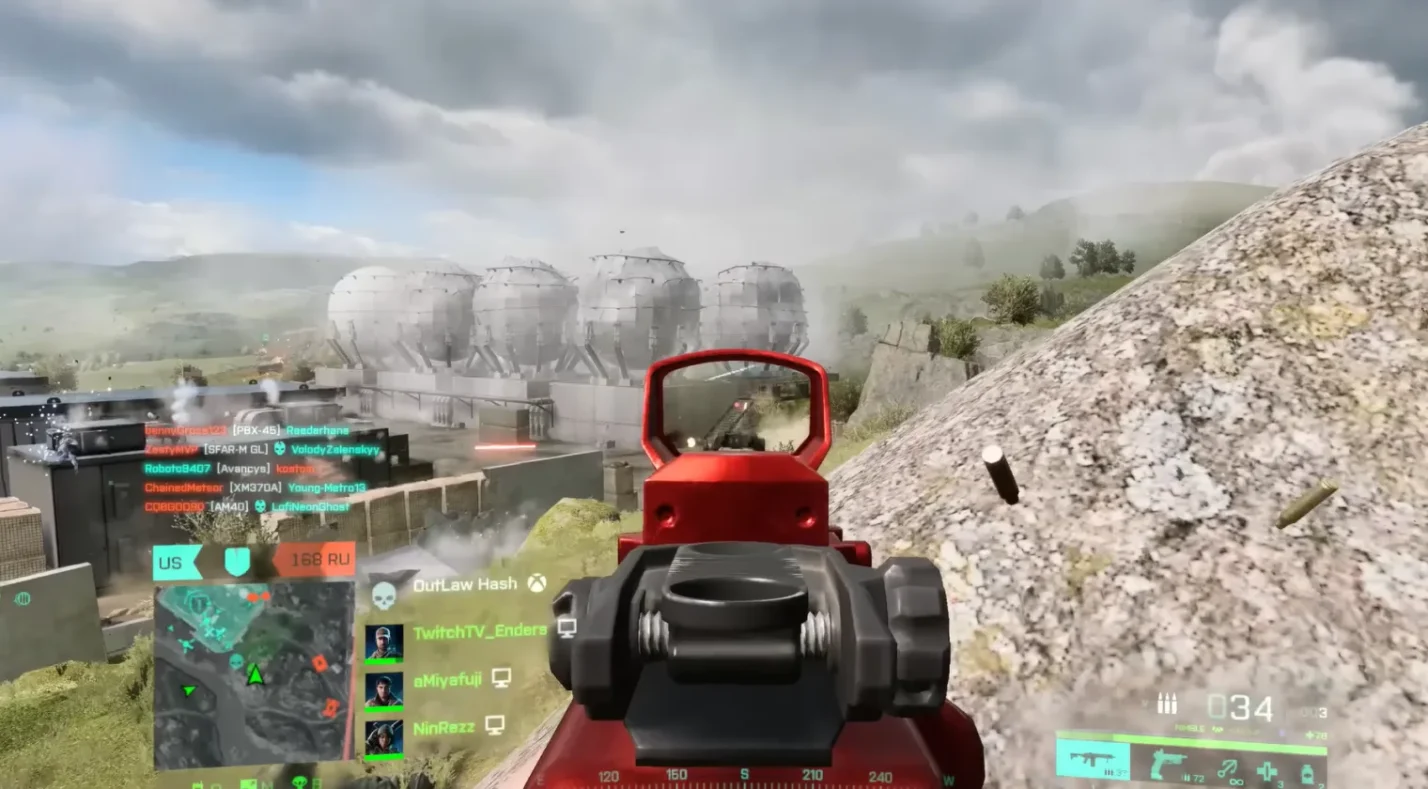Viewport: 1428px width, 789px height.
Task: Select the grenade throwable slot
Action: click(x=1306, y=772)
